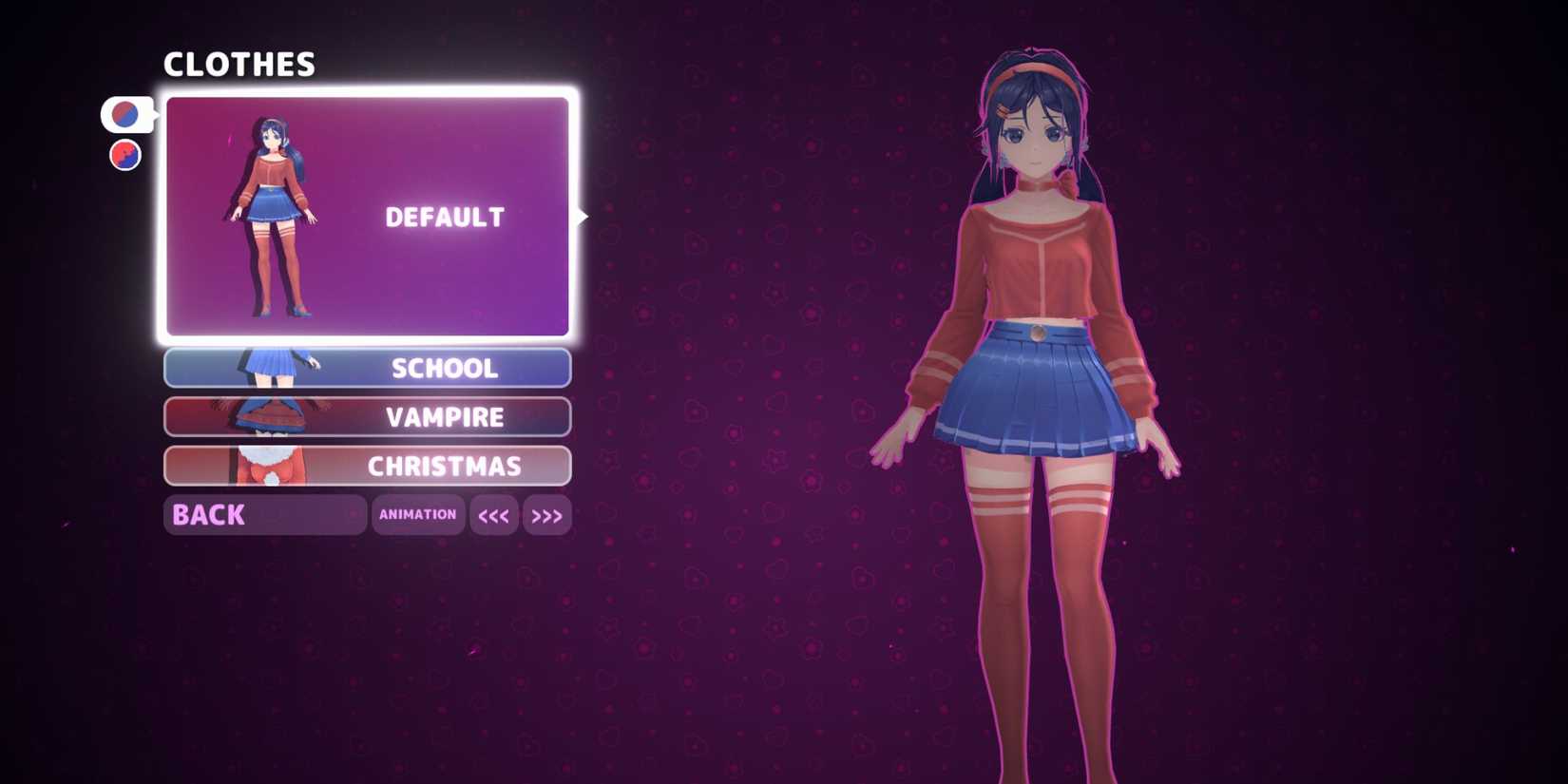Screen dimensions: 1568x784
Task: Click the triple right arrow icon
Action: coord(546,515)
